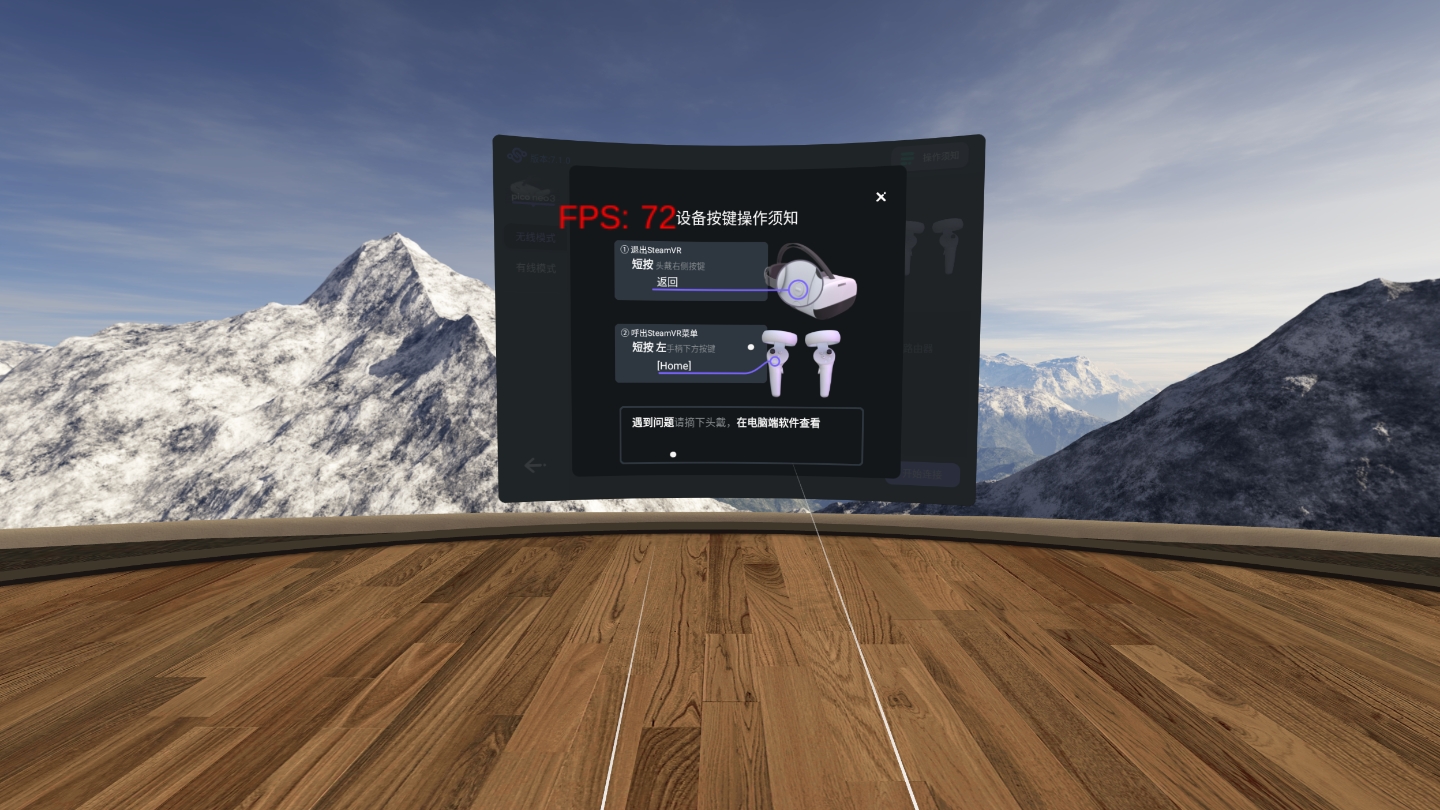Click the circled Home button on the left controller
The height and width of the screenshot is (810, 1440).
[775, 362]
